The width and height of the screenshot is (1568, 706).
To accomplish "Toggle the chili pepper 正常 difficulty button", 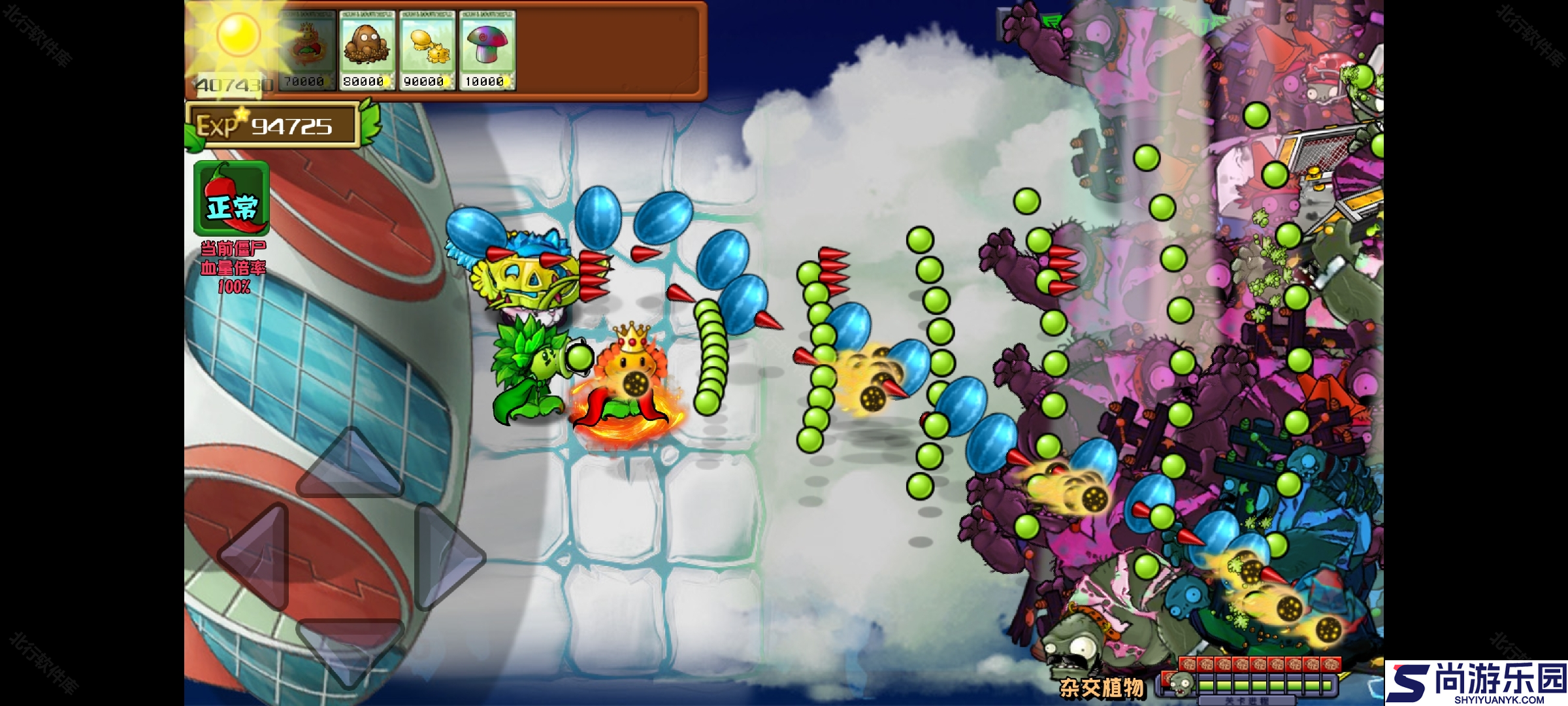I will (x=231, y=198).
